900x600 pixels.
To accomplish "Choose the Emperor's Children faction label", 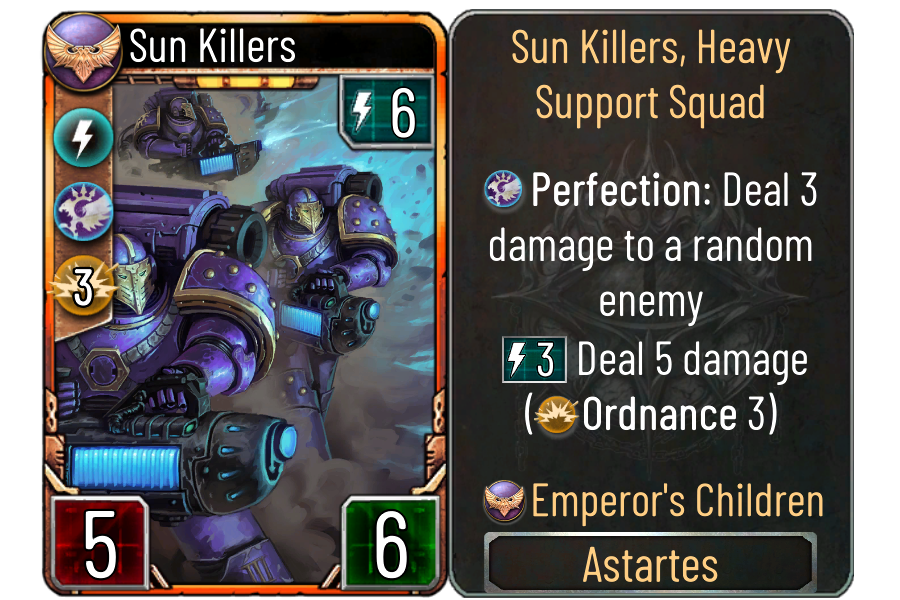I will (676, 501).
